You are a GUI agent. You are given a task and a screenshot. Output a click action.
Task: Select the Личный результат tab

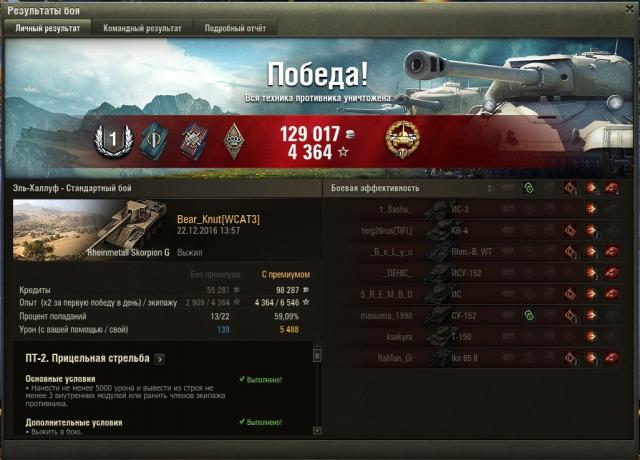49,29
